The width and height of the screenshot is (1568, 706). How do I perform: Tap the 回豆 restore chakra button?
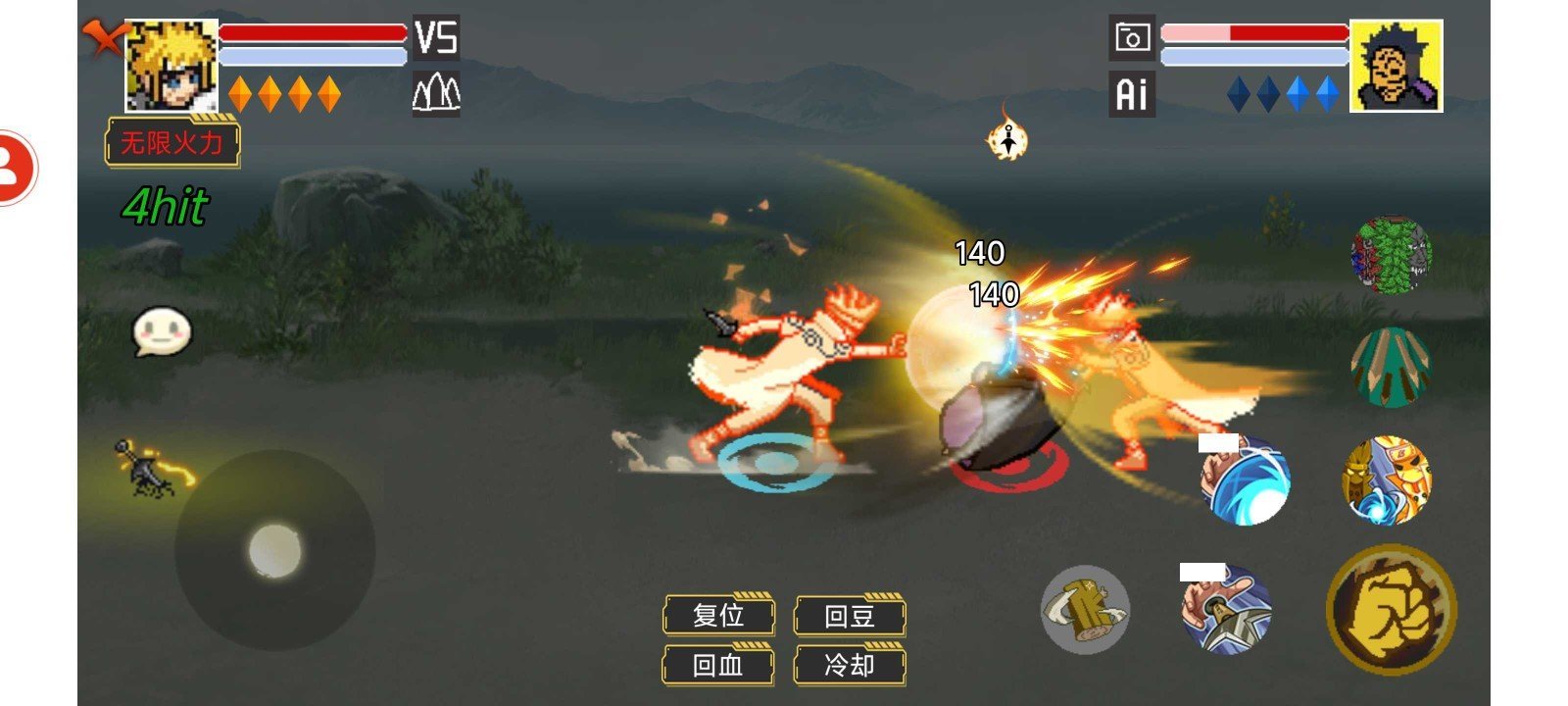pos(849,617)
